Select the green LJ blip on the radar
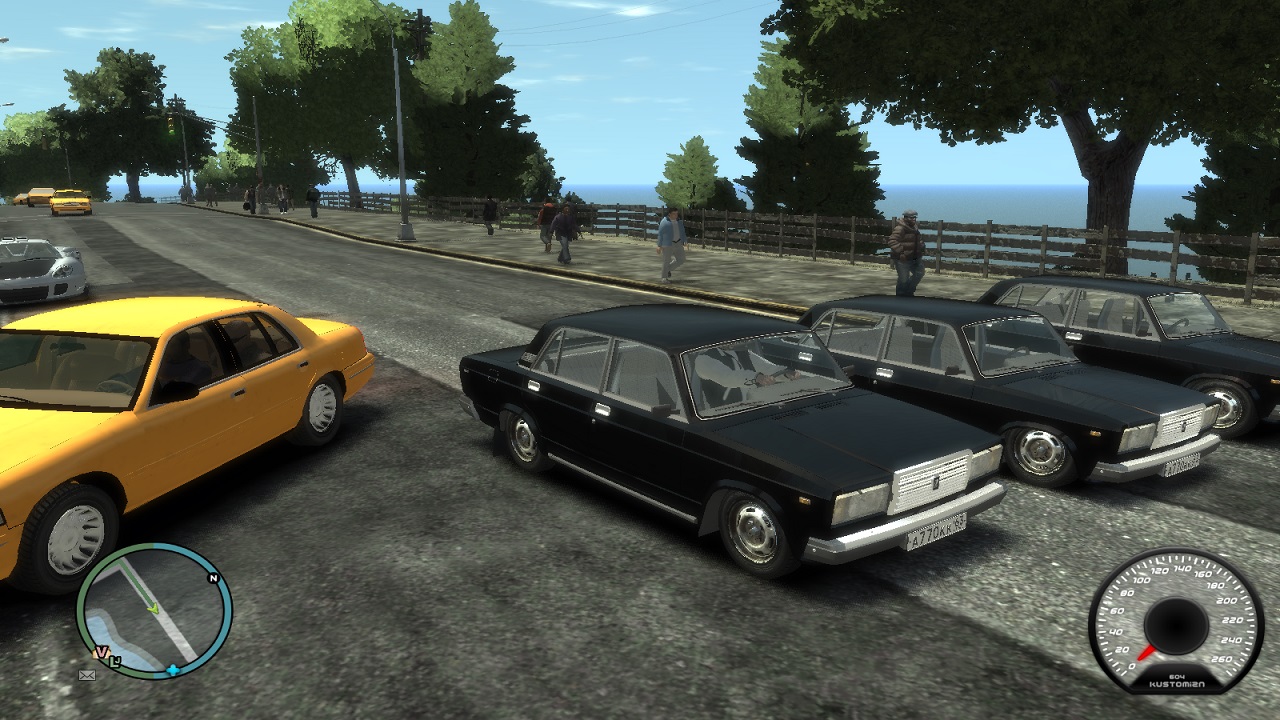1280x720 pixels. [x=115, y=659]
